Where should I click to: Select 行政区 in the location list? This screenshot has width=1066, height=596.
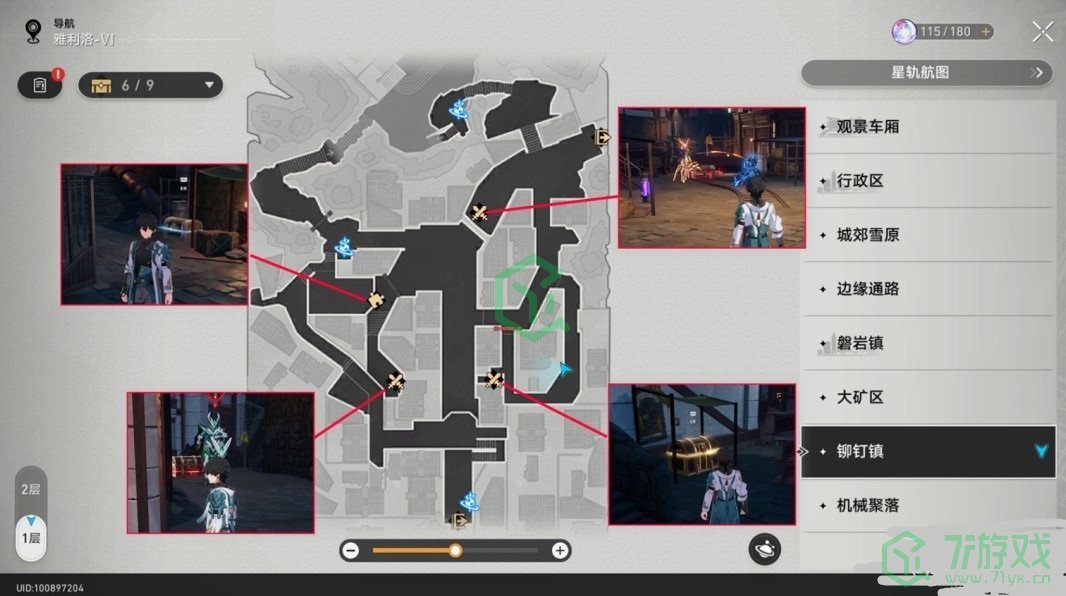tap(860, 181)
